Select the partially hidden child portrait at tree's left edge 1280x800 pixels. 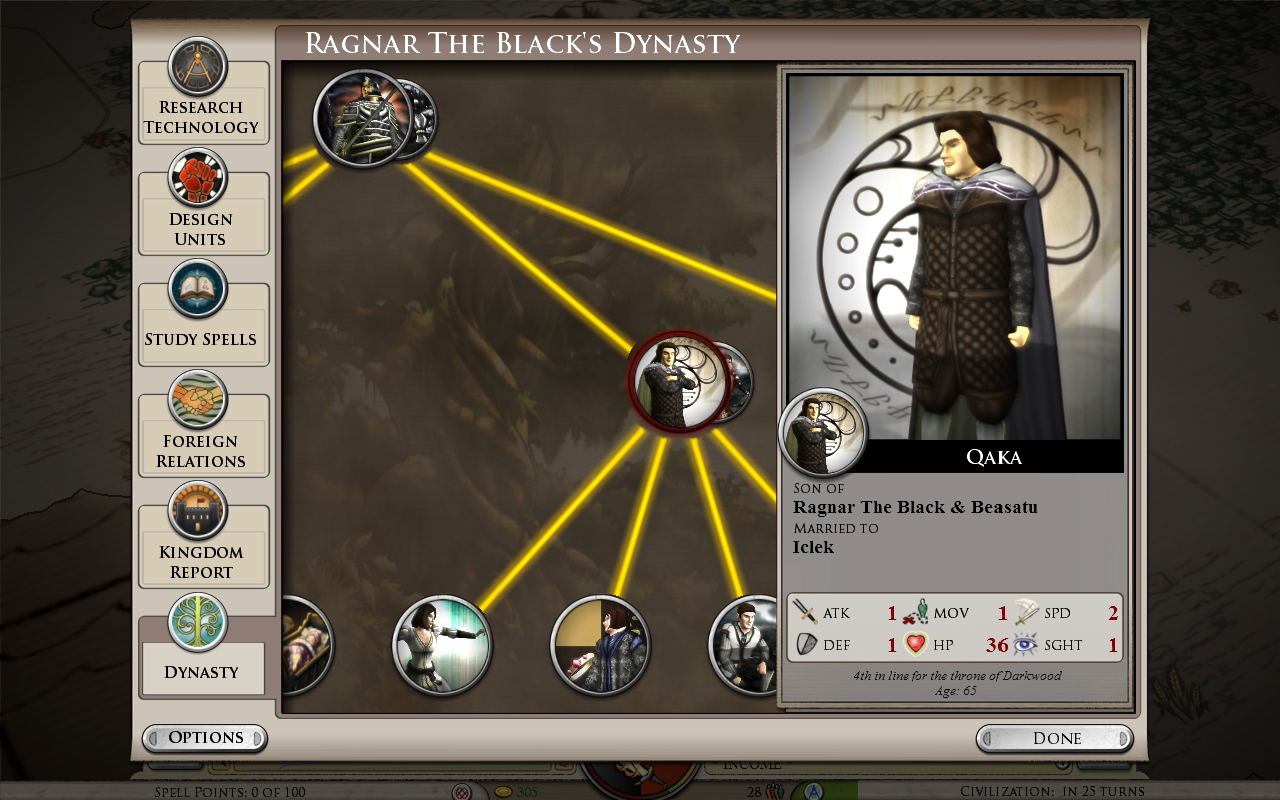point(306,645)
